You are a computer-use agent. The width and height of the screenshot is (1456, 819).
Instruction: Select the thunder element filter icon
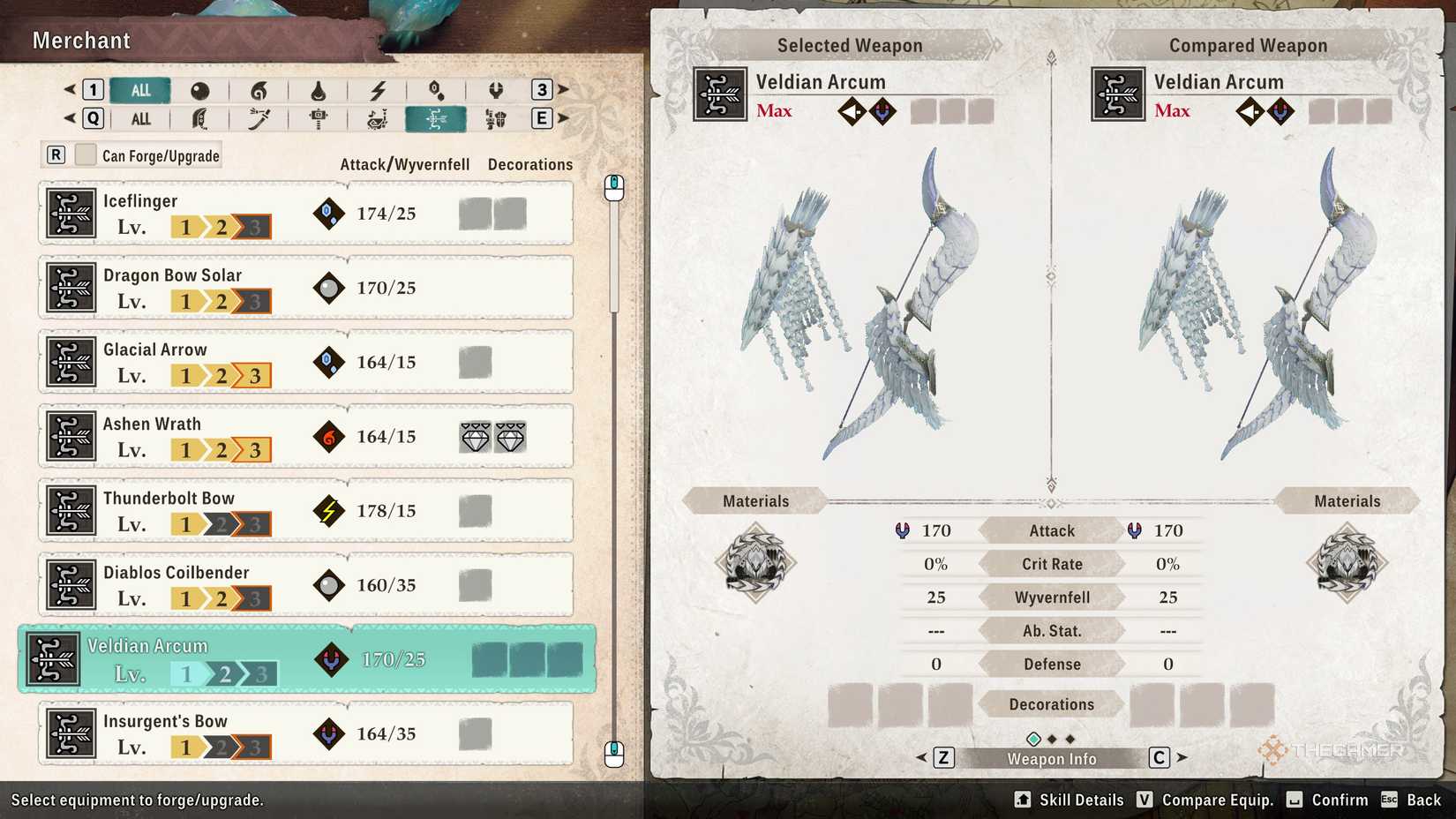point(379,89)
